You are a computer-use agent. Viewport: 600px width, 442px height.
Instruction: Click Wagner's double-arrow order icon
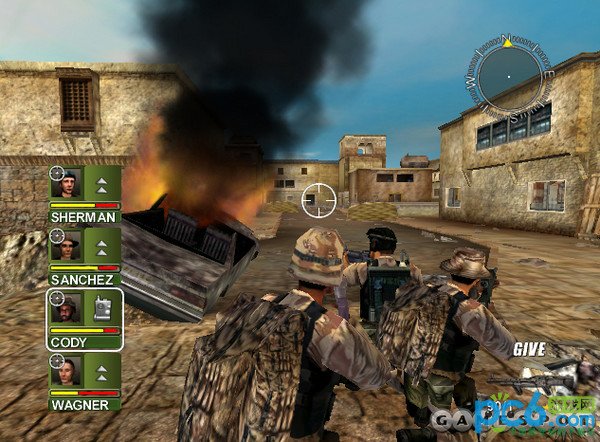click(x=102, y=371)
